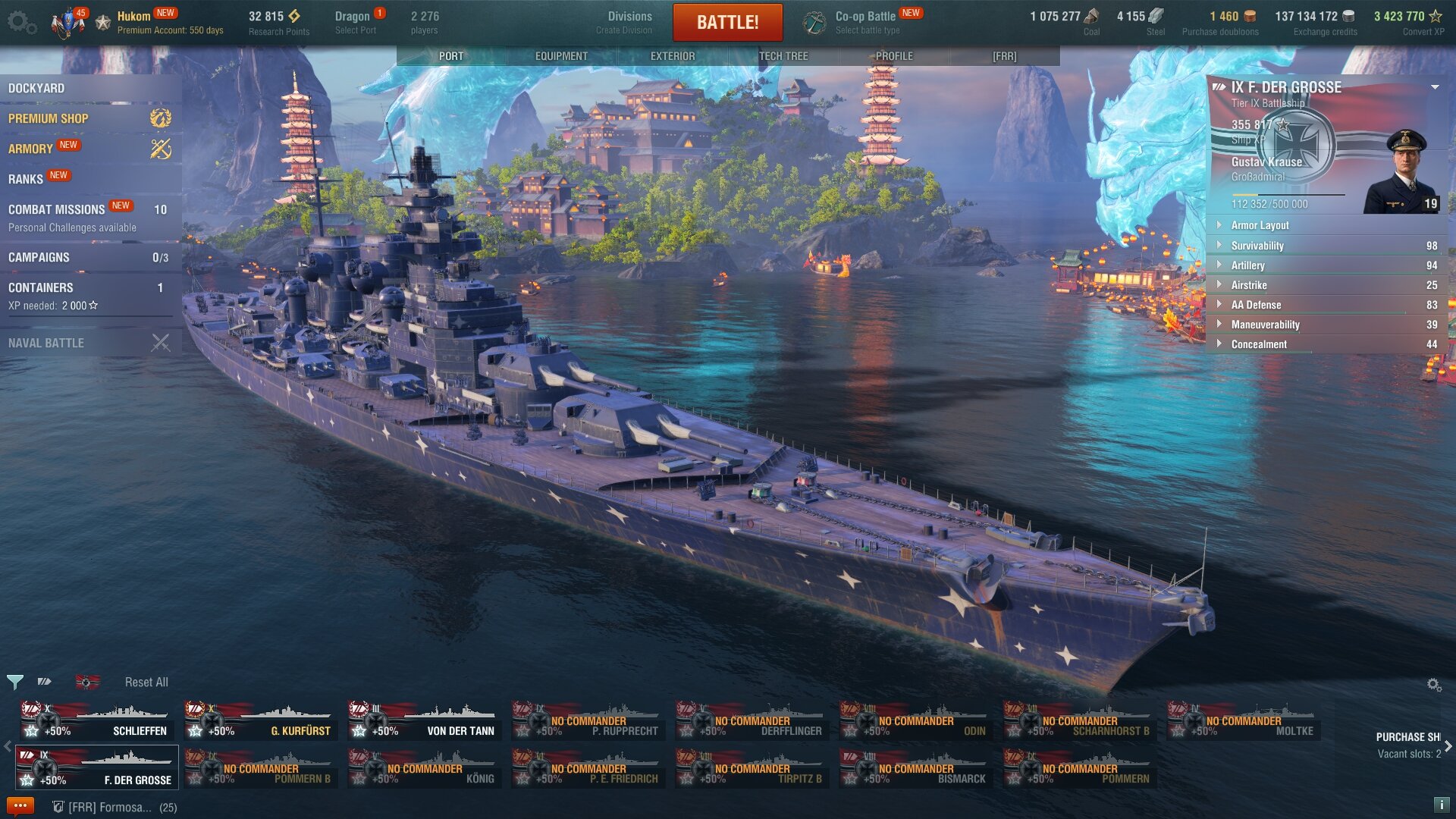Reset all carousel filters
Viewport: 1456px width, 819px height.
(146, 682)
